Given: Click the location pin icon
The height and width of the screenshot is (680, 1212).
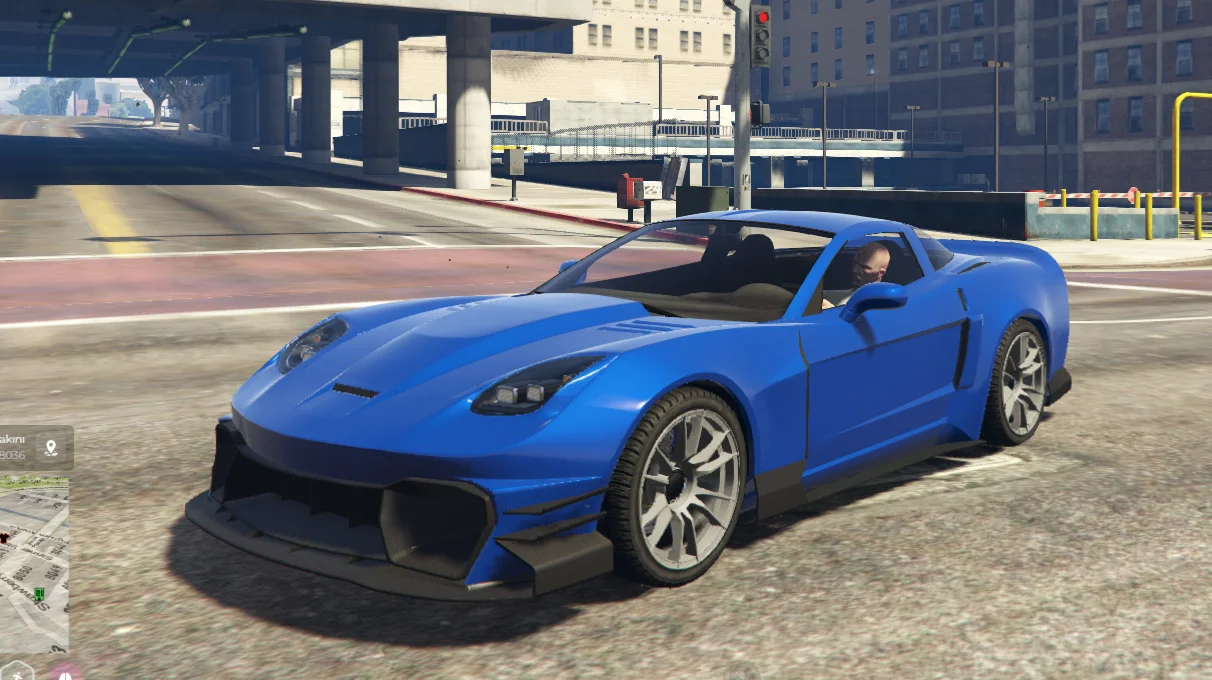Looking at the screenshot, I should 51,447.
